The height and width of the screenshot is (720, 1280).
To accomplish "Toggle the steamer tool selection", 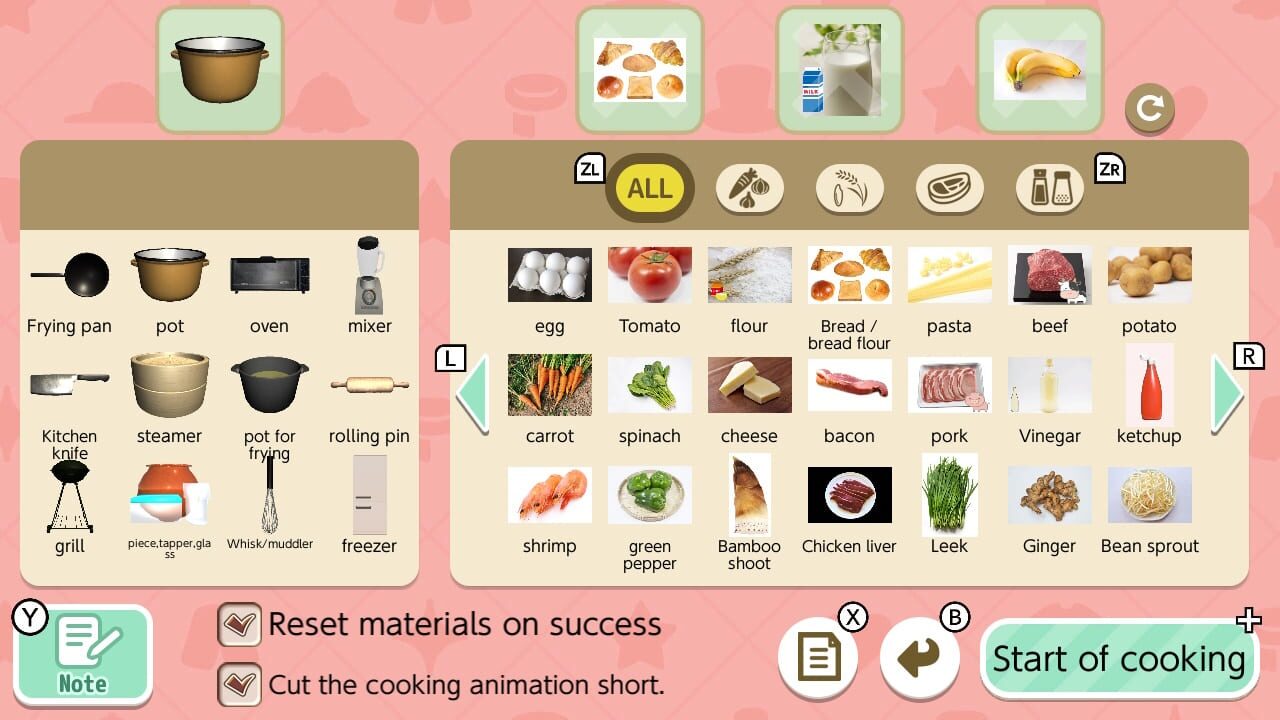I will tap(169, 385).
